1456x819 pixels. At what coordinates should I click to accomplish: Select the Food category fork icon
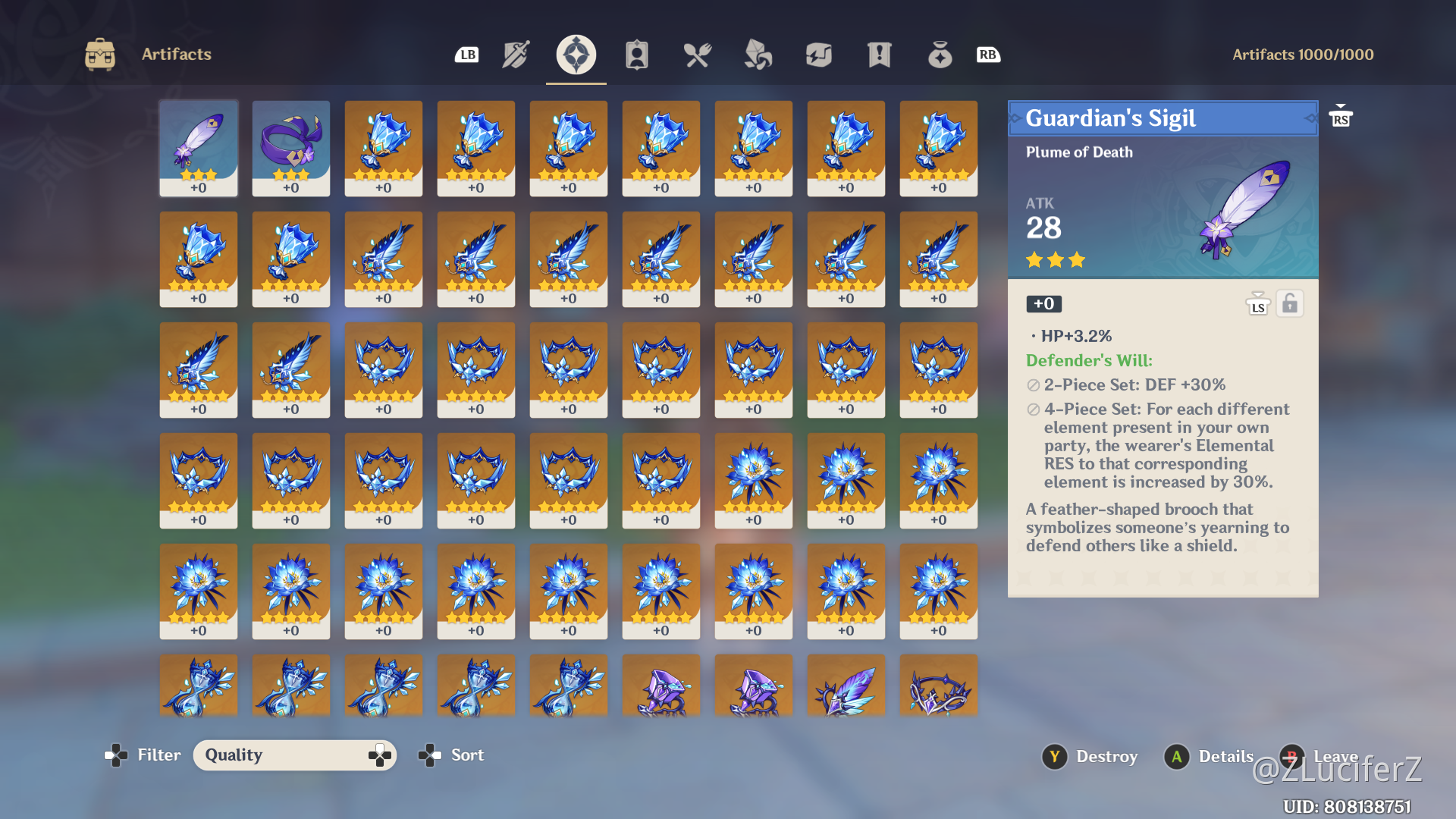[x=697, y=54]
